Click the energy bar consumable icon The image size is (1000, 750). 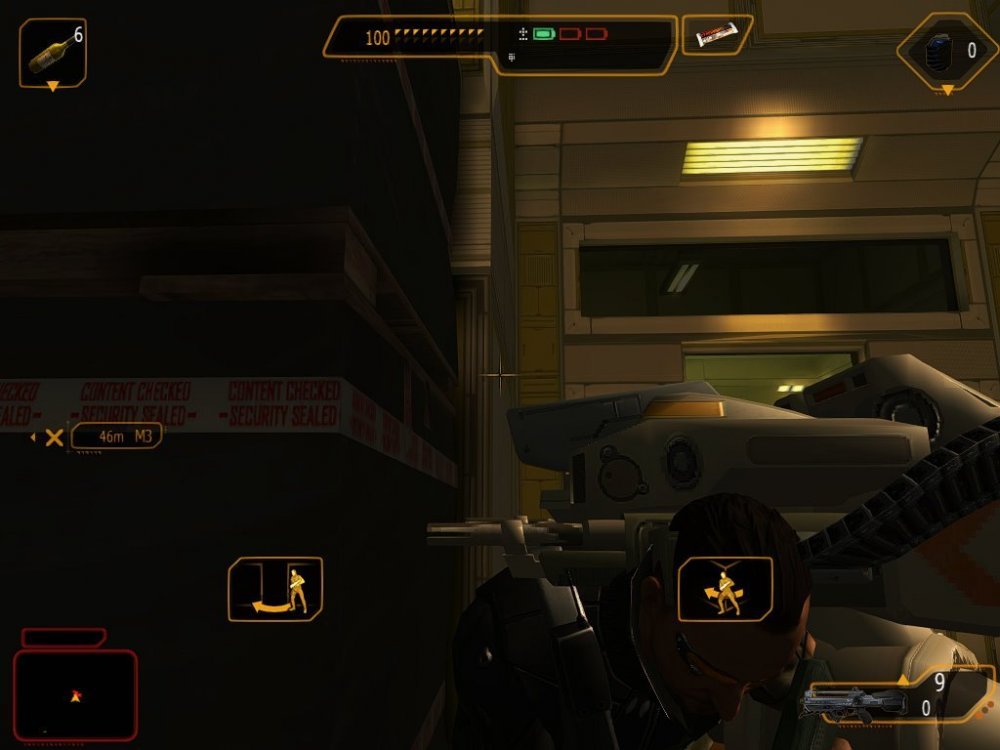[716, 36]
